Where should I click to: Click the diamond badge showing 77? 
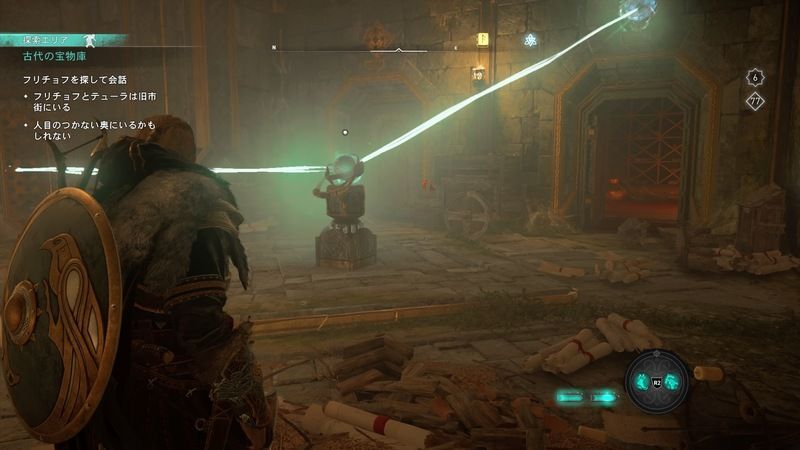pos(756,100)
